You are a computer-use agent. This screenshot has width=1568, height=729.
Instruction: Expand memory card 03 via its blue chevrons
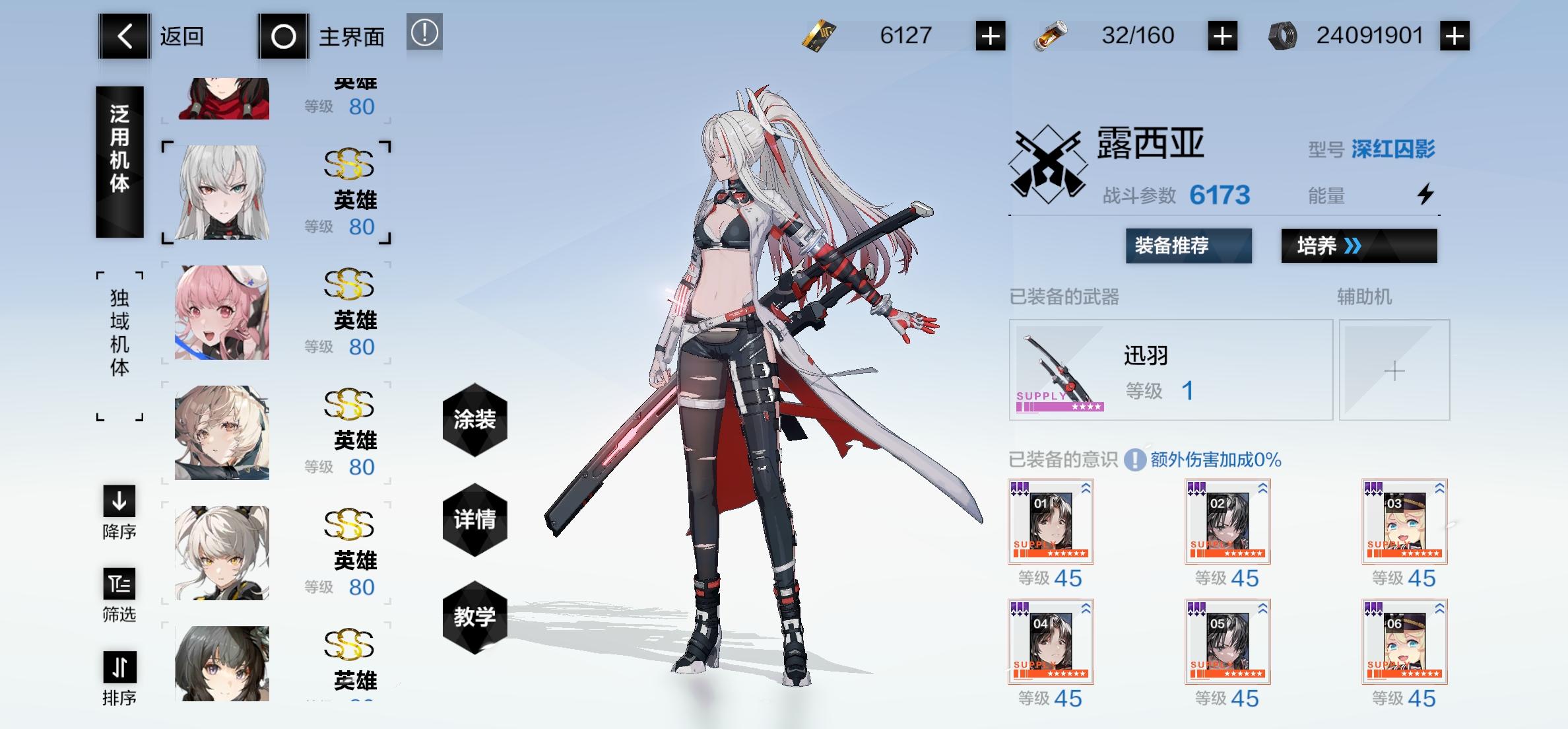point(1440,487)
